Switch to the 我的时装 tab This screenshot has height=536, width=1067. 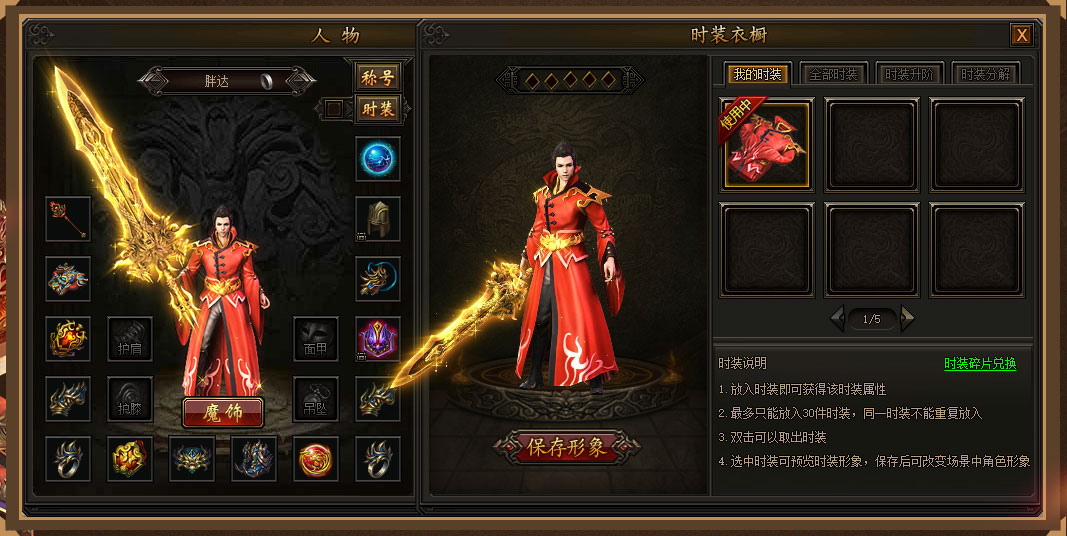(x=757, y=74)
